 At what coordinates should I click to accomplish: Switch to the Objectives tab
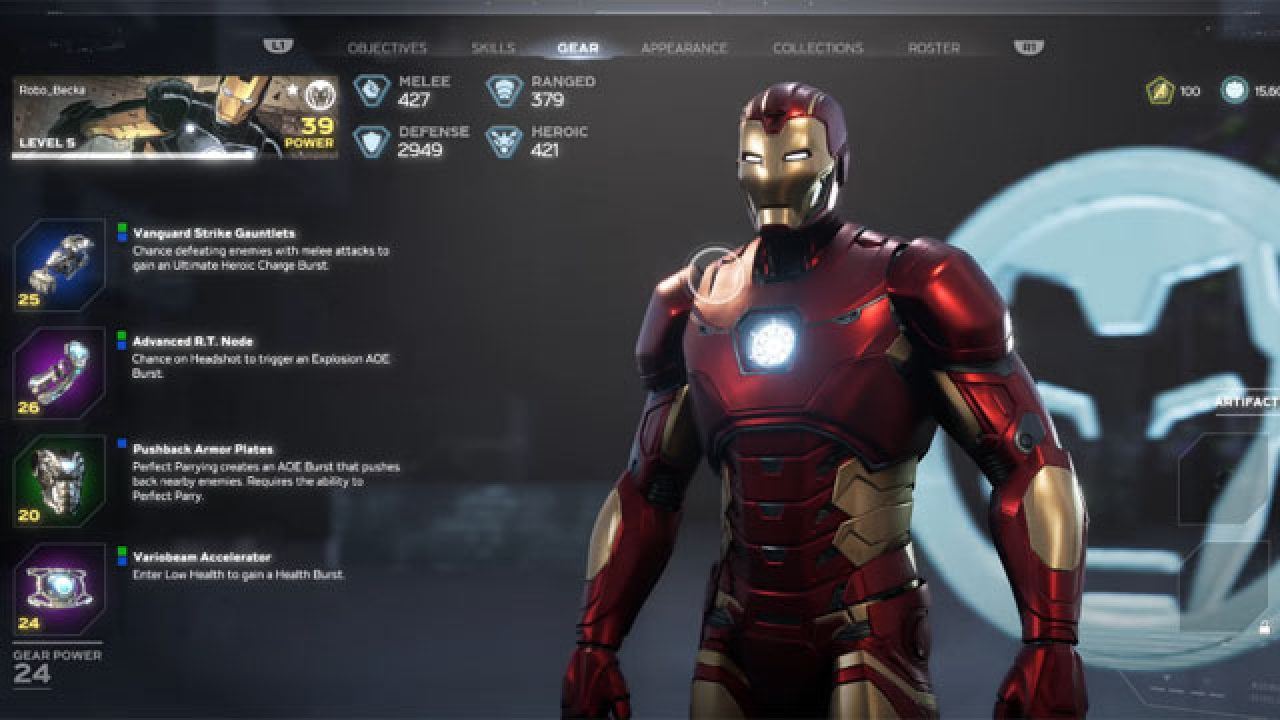386,48
